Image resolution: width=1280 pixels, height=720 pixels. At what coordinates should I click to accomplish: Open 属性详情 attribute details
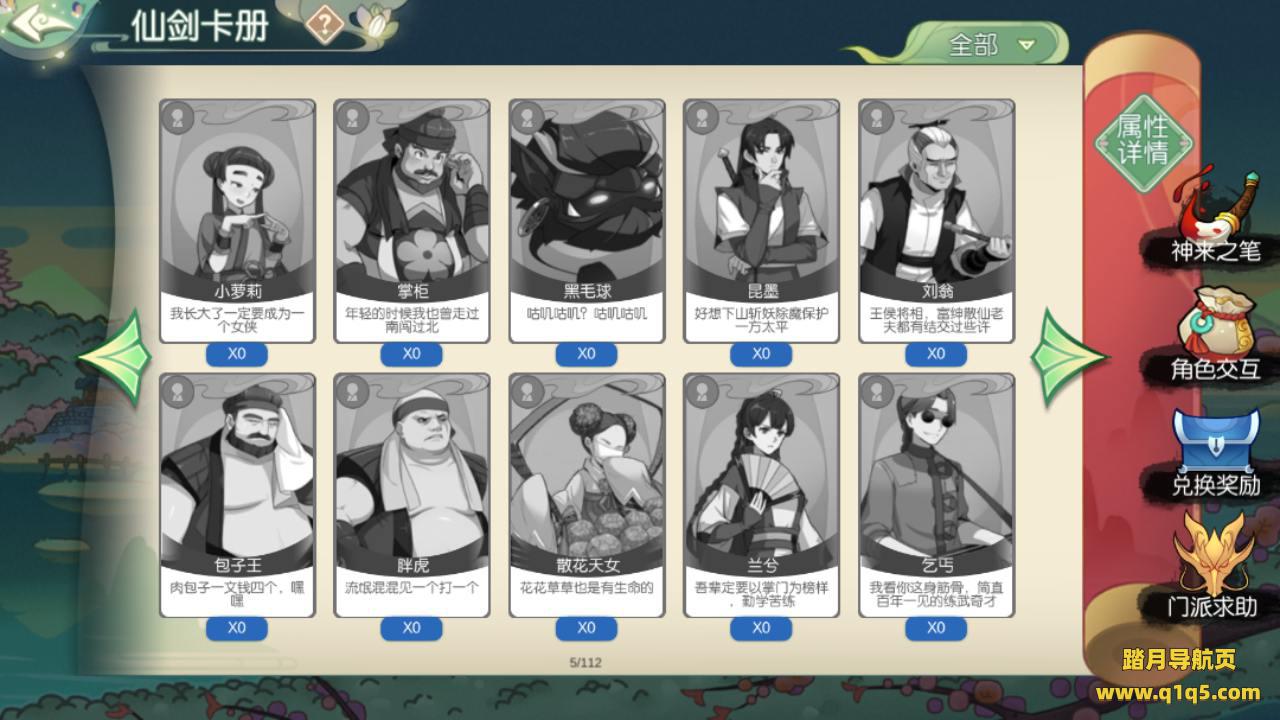point(1143,139)
